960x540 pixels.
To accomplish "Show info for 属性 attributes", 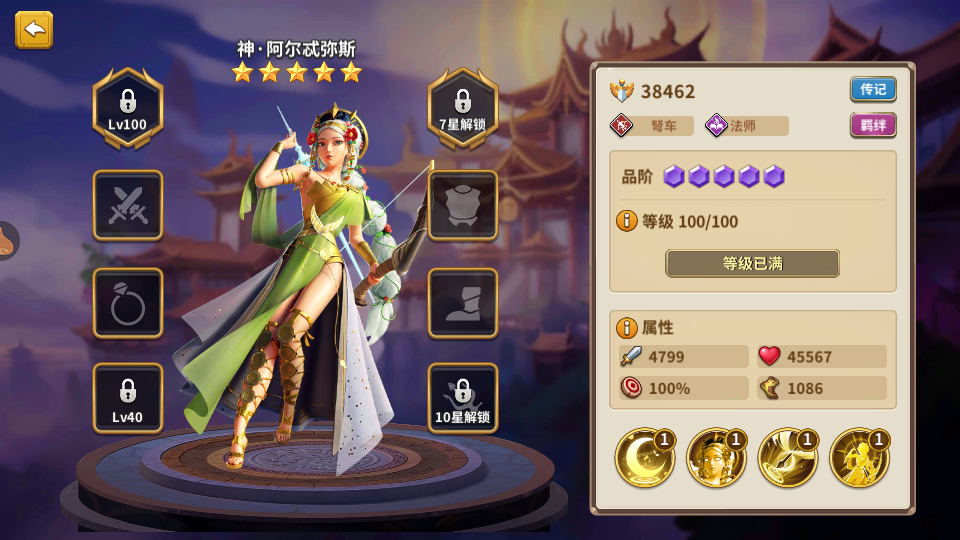I will (x=627, y=327).
